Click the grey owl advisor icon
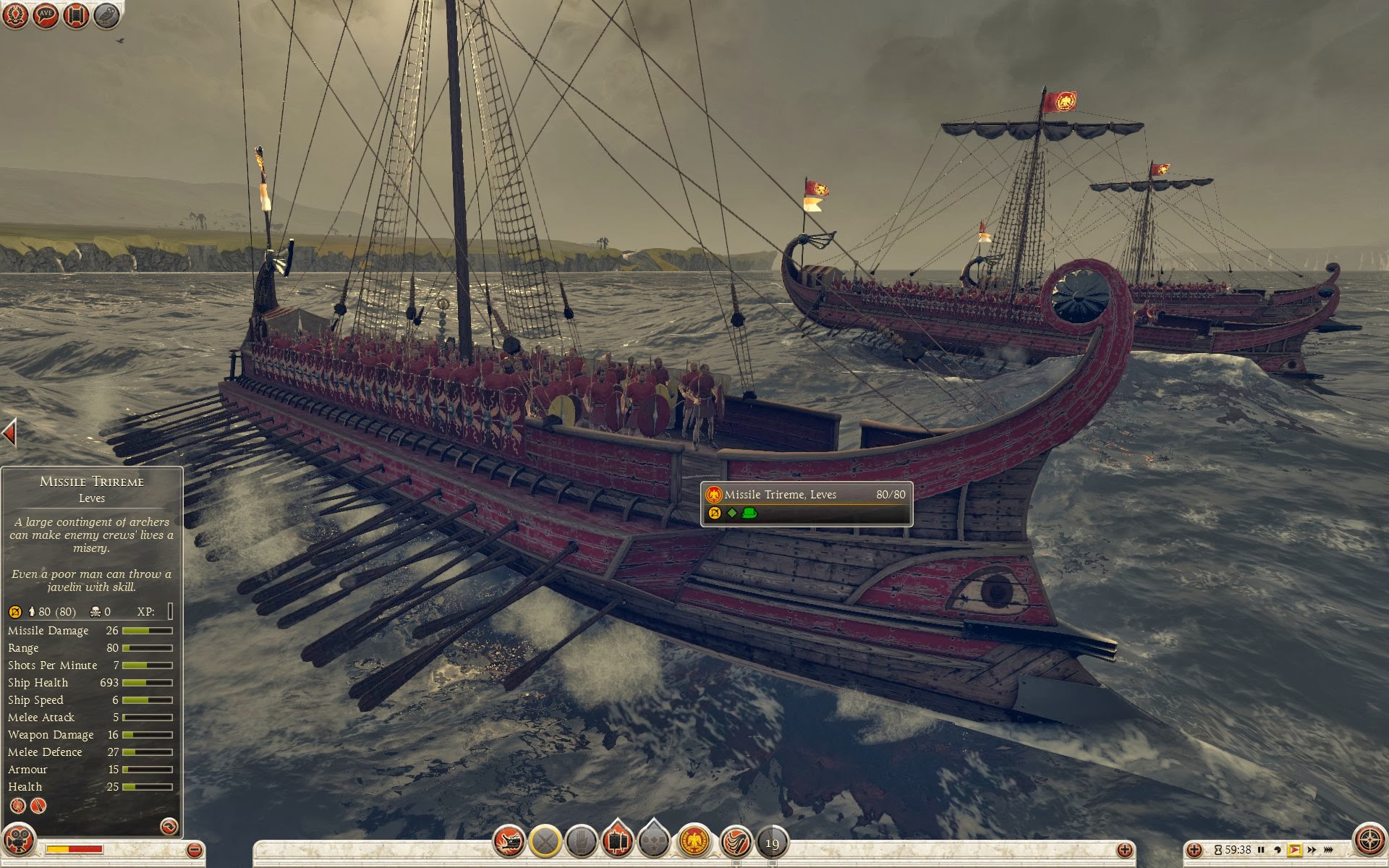The width and height of the screenshot is (1389, 868). [106, 15]
